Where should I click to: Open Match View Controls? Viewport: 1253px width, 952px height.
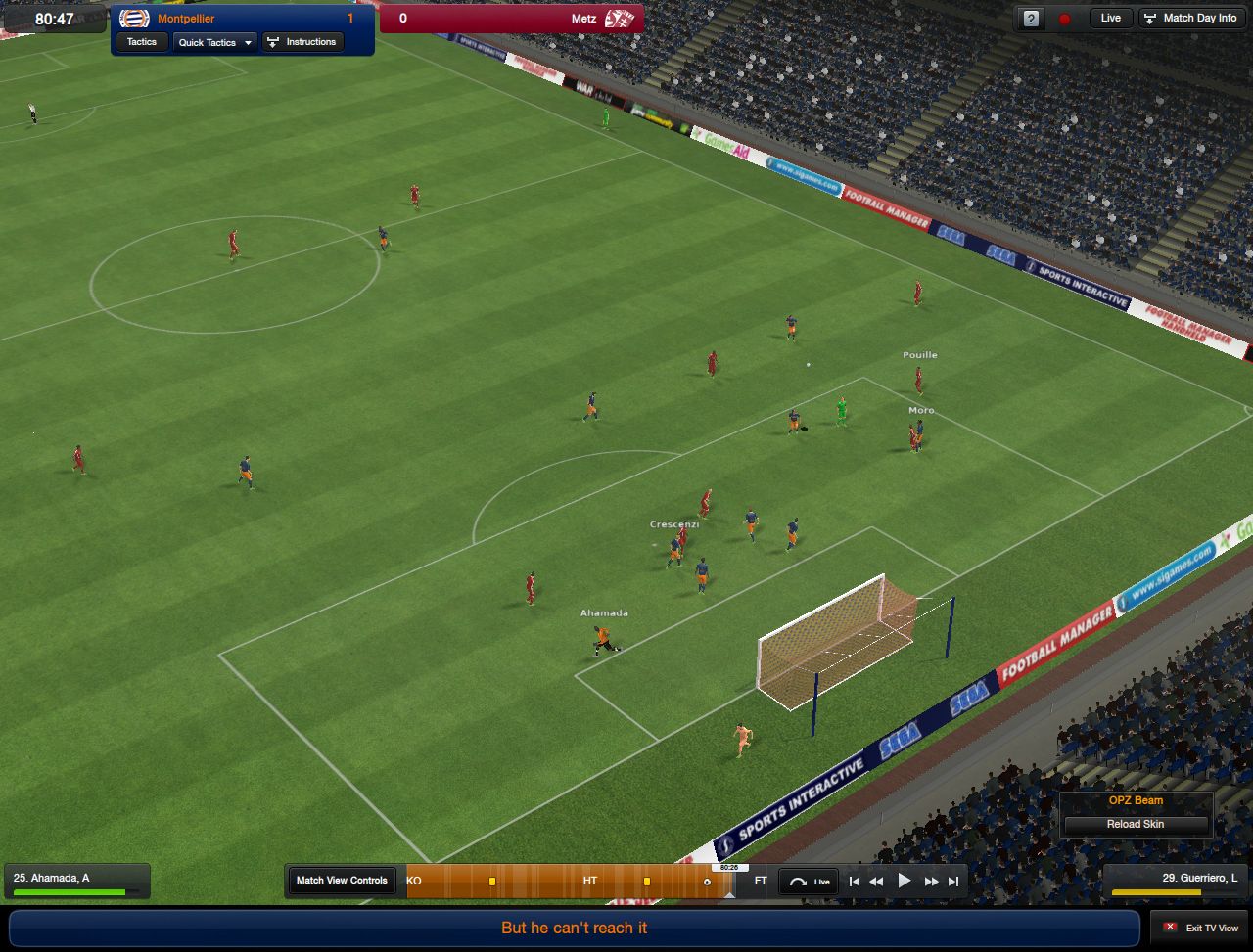[342, 881]
